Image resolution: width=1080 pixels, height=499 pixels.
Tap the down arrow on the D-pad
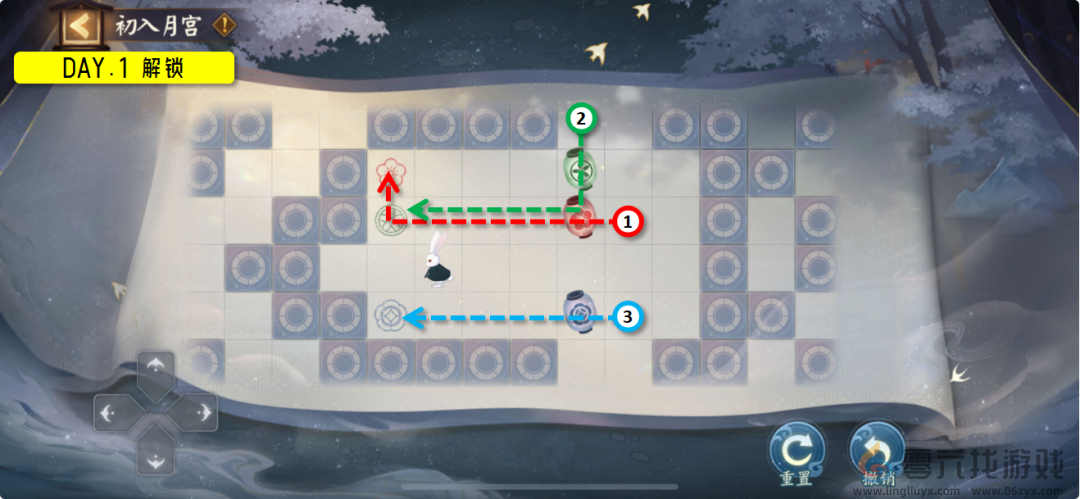154,456
